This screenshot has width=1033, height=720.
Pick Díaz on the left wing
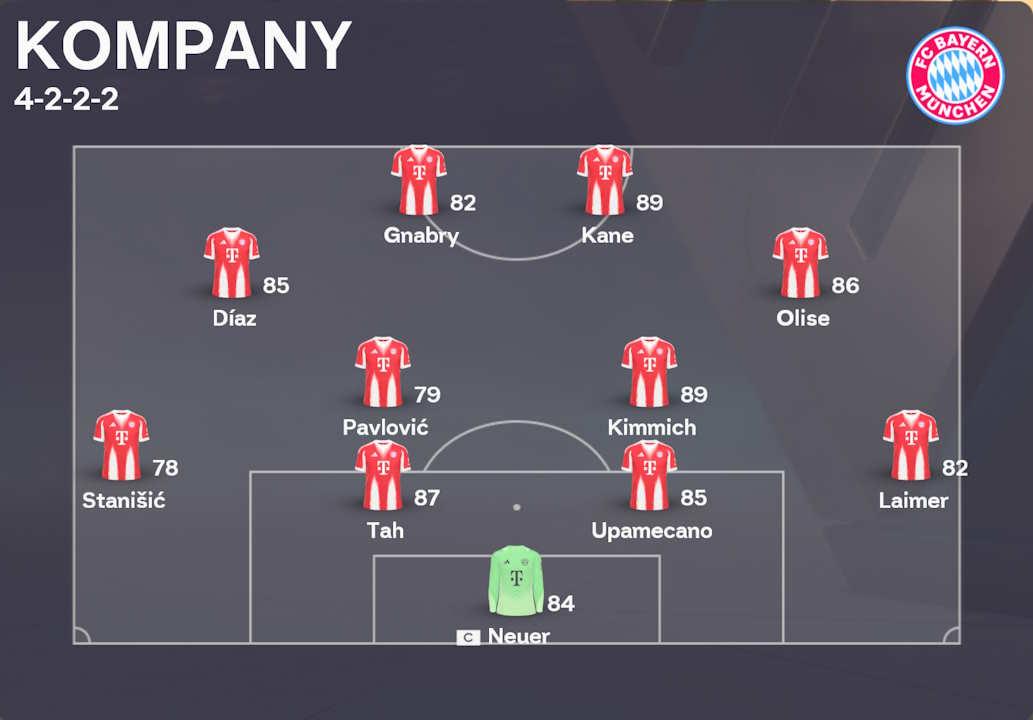coord(231,263)
